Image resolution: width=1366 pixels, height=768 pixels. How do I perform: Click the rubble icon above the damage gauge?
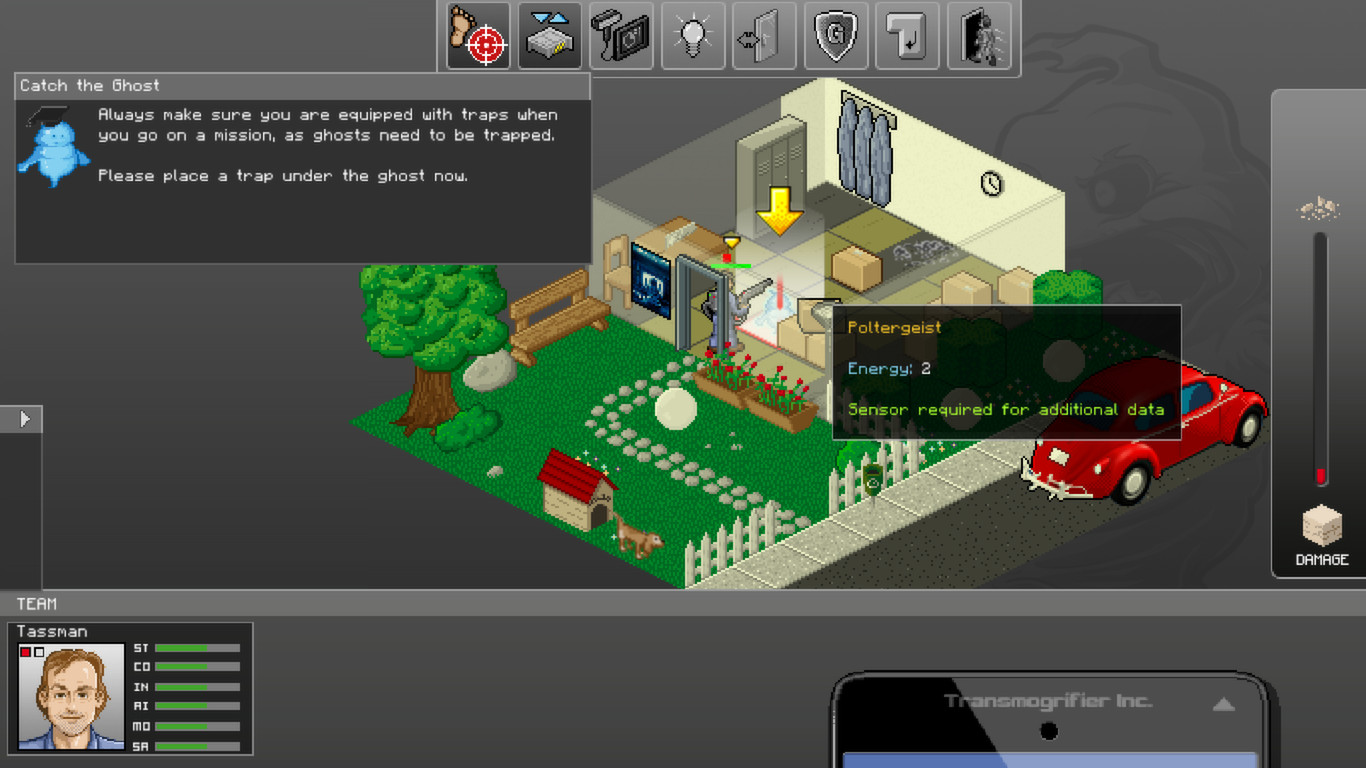click(1319, 207)
